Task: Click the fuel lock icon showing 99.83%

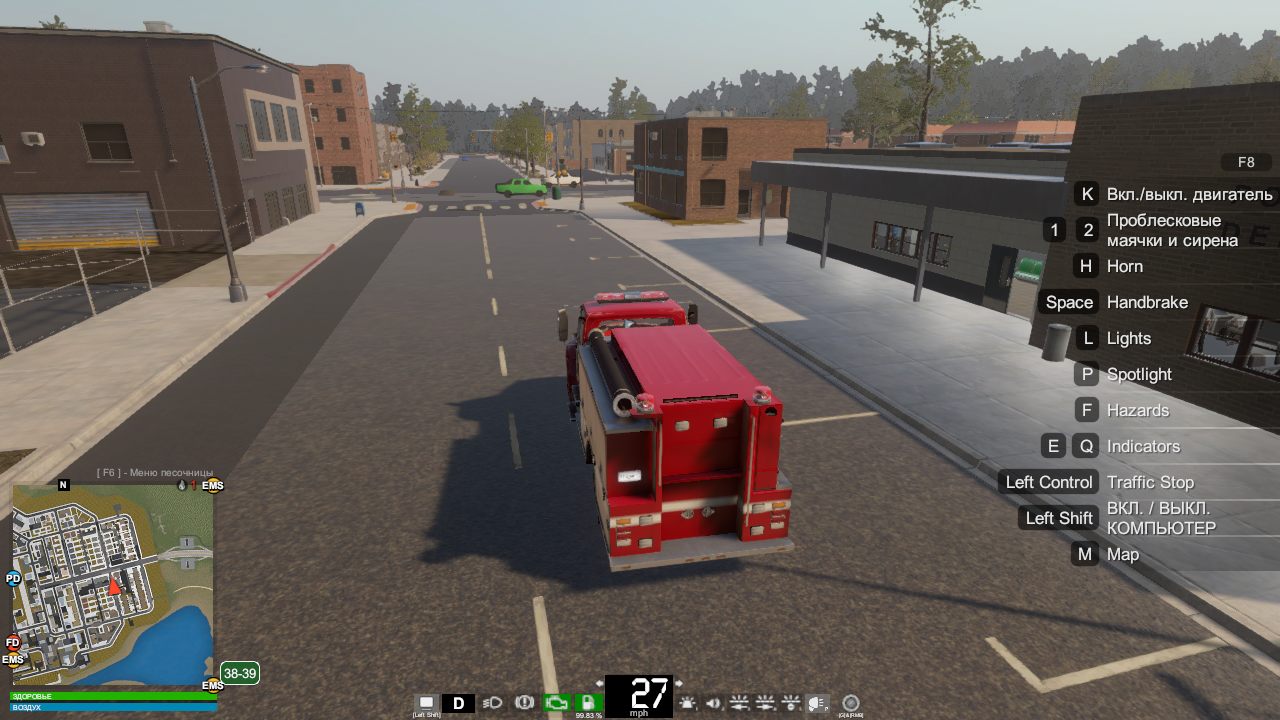Action: (589, 702)
